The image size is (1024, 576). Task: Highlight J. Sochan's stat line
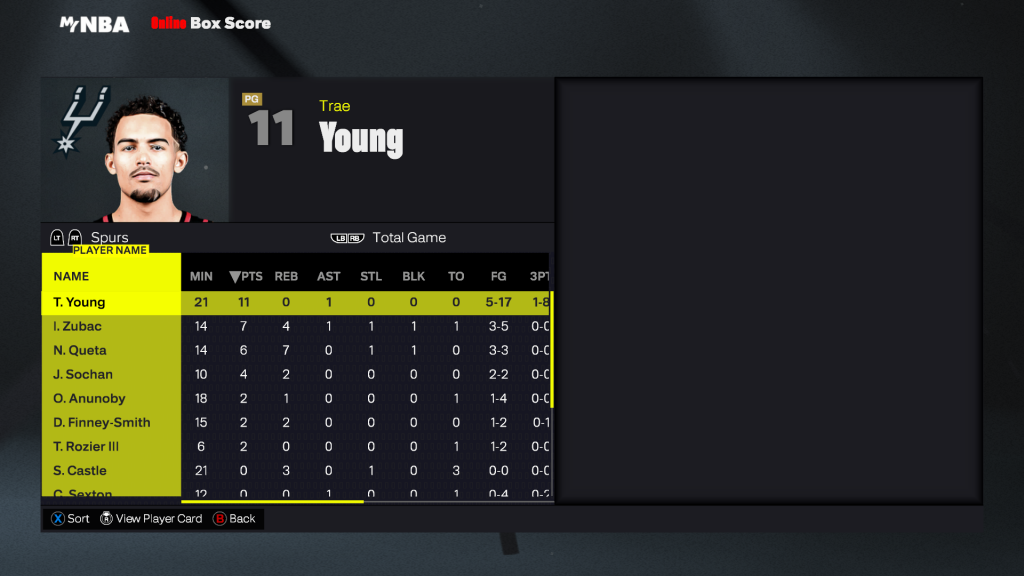[83, 374]
